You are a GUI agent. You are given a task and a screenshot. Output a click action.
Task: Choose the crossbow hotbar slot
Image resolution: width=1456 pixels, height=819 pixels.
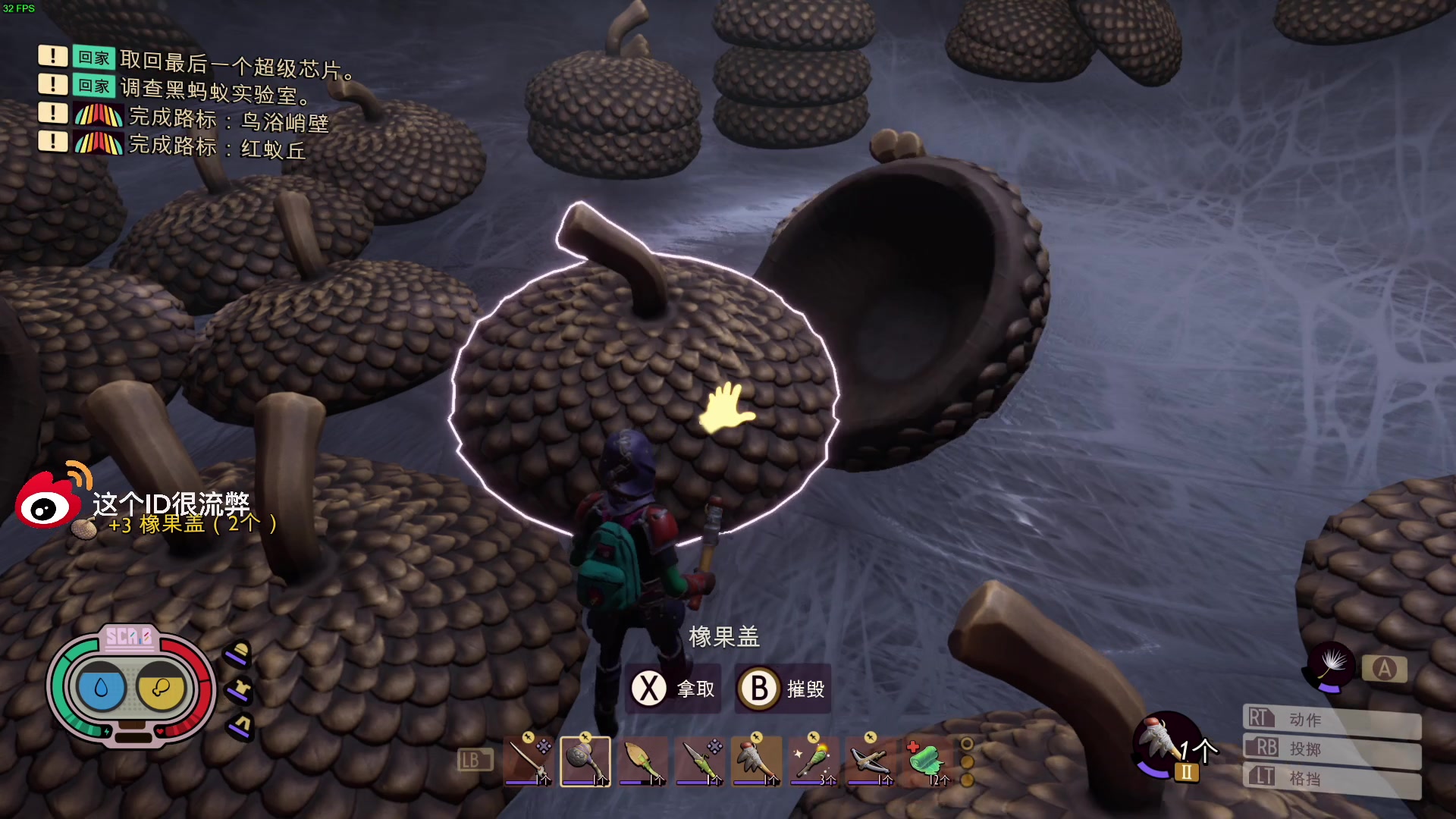[870, 761]
